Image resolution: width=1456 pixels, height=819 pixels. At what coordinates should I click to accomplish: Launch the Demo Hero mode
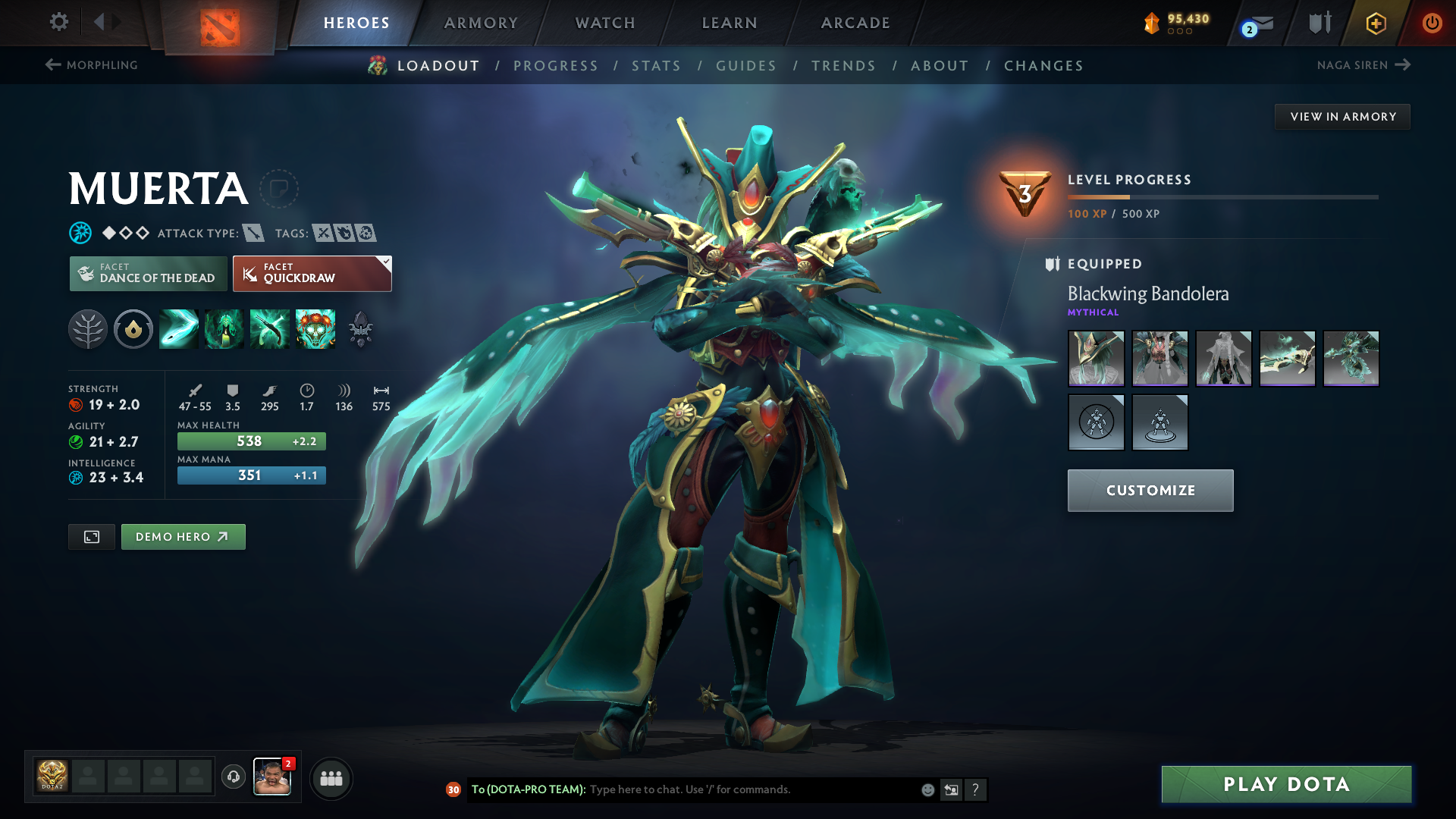coord(183,537)
